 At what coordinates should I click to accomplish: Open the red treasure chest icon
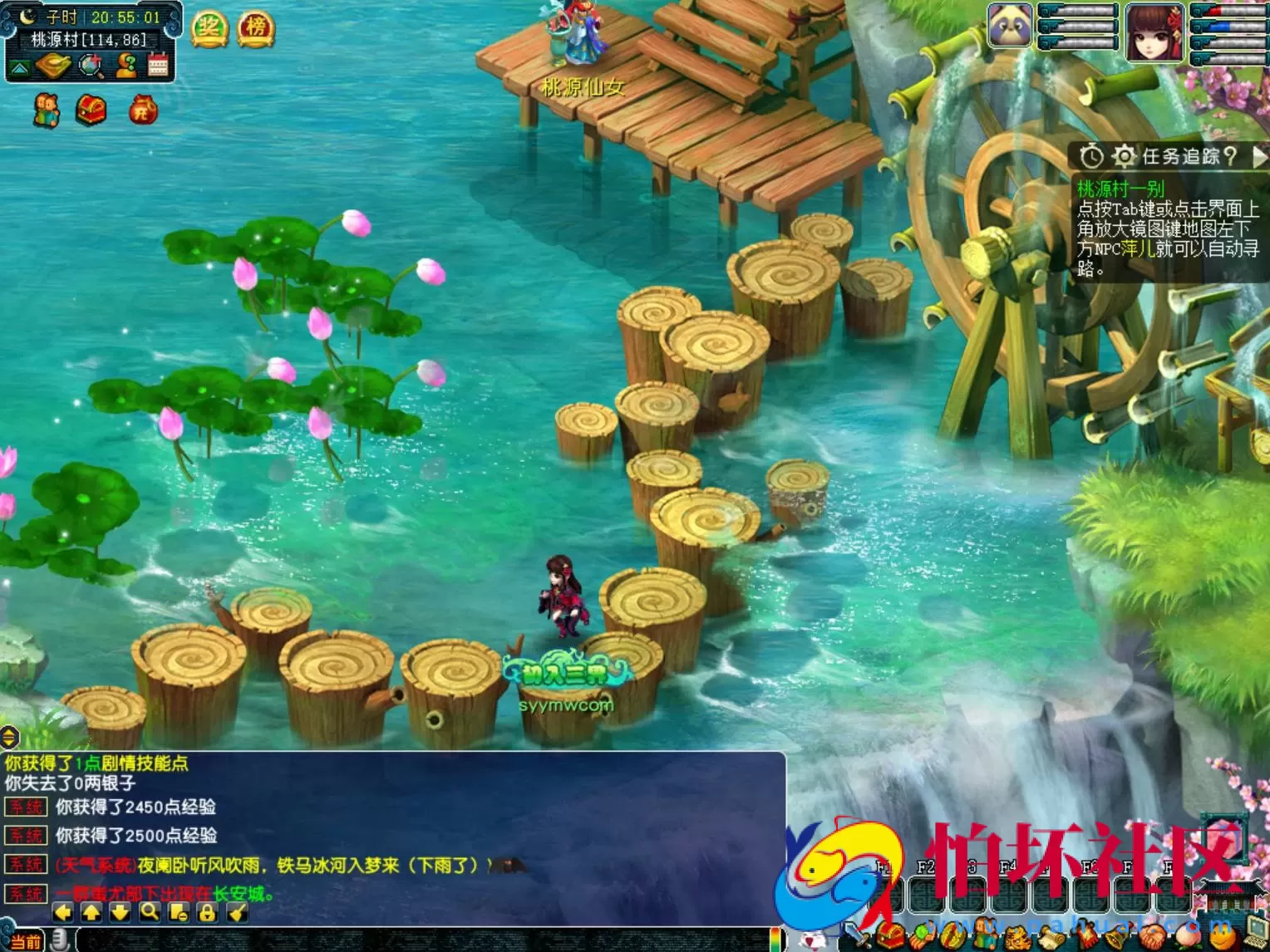pos(91,110)
